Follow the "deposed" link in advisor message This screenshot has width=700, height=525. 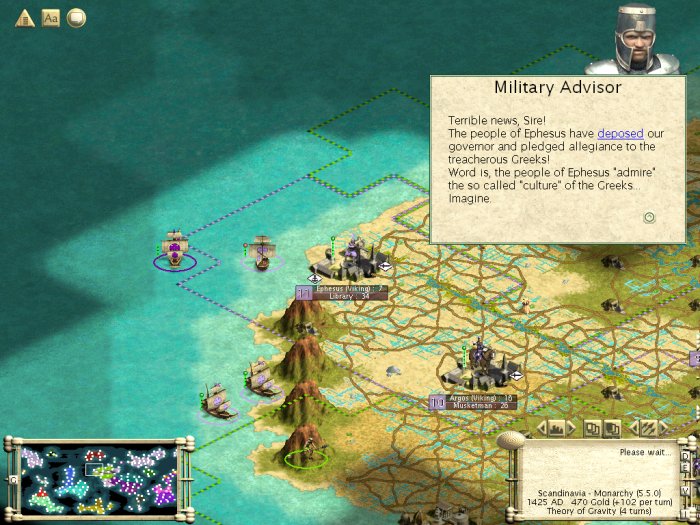click(x=620, y=133)
